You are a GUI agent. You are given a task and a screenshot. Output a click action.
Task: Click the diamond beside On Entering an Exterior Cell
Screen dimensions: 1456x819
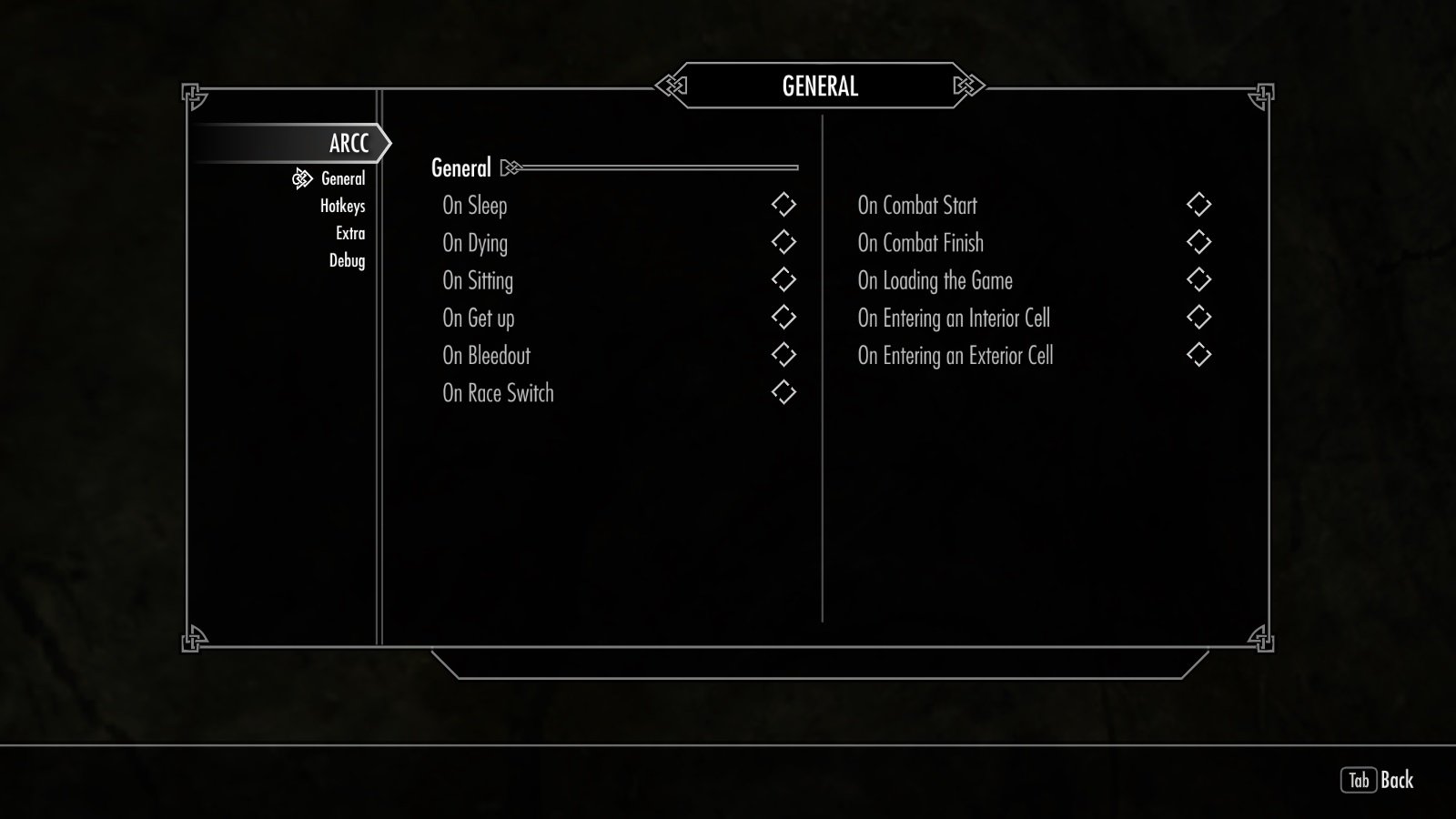1199,355
